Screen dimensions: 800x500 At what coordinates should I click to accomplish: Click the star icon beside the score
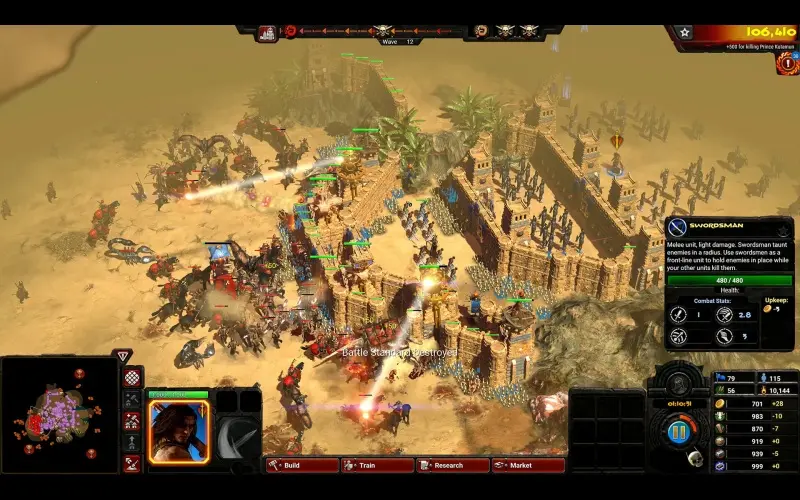684,32
